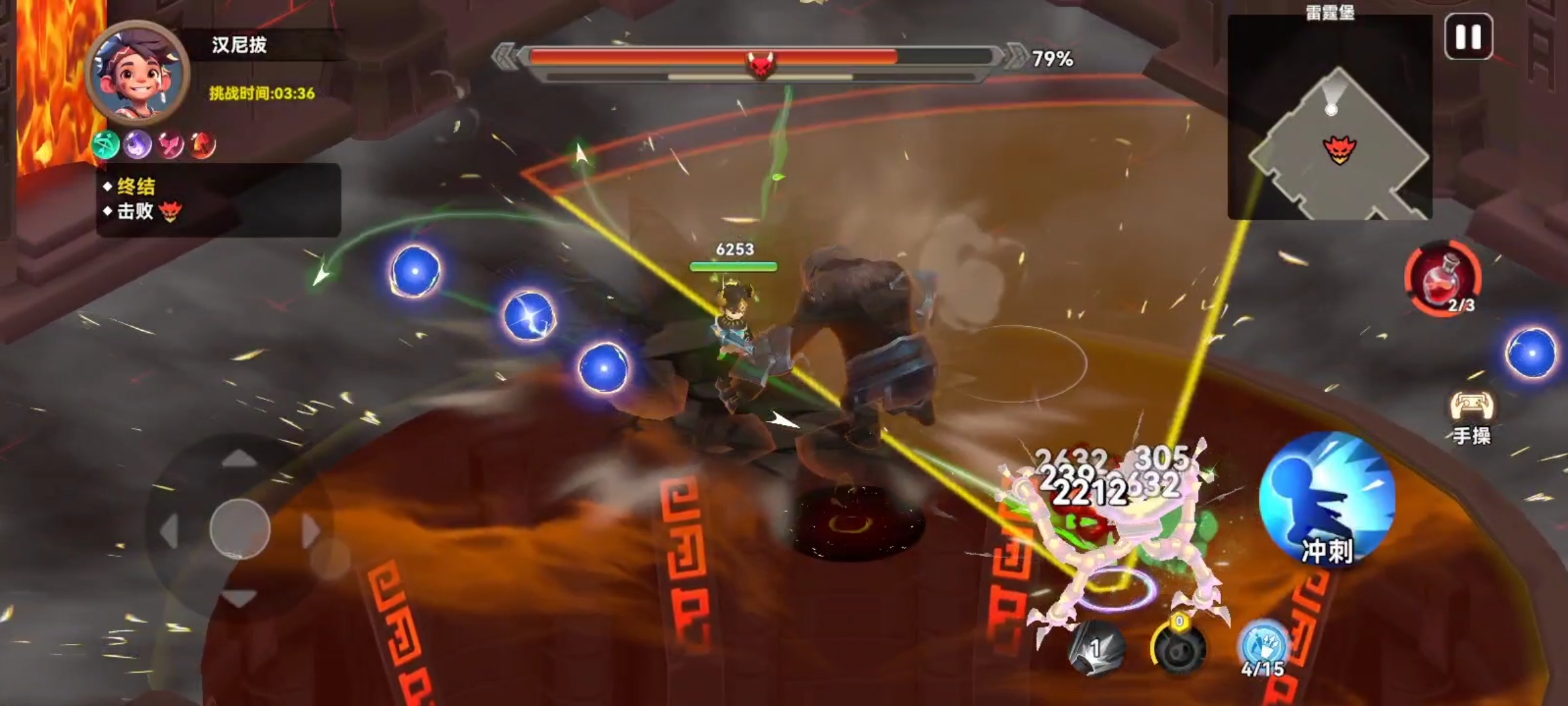Image resolution: width=1568 pixels, height=706 pixels.
Task: Select the red hammer buff icon
Action: tap(203, 144)
